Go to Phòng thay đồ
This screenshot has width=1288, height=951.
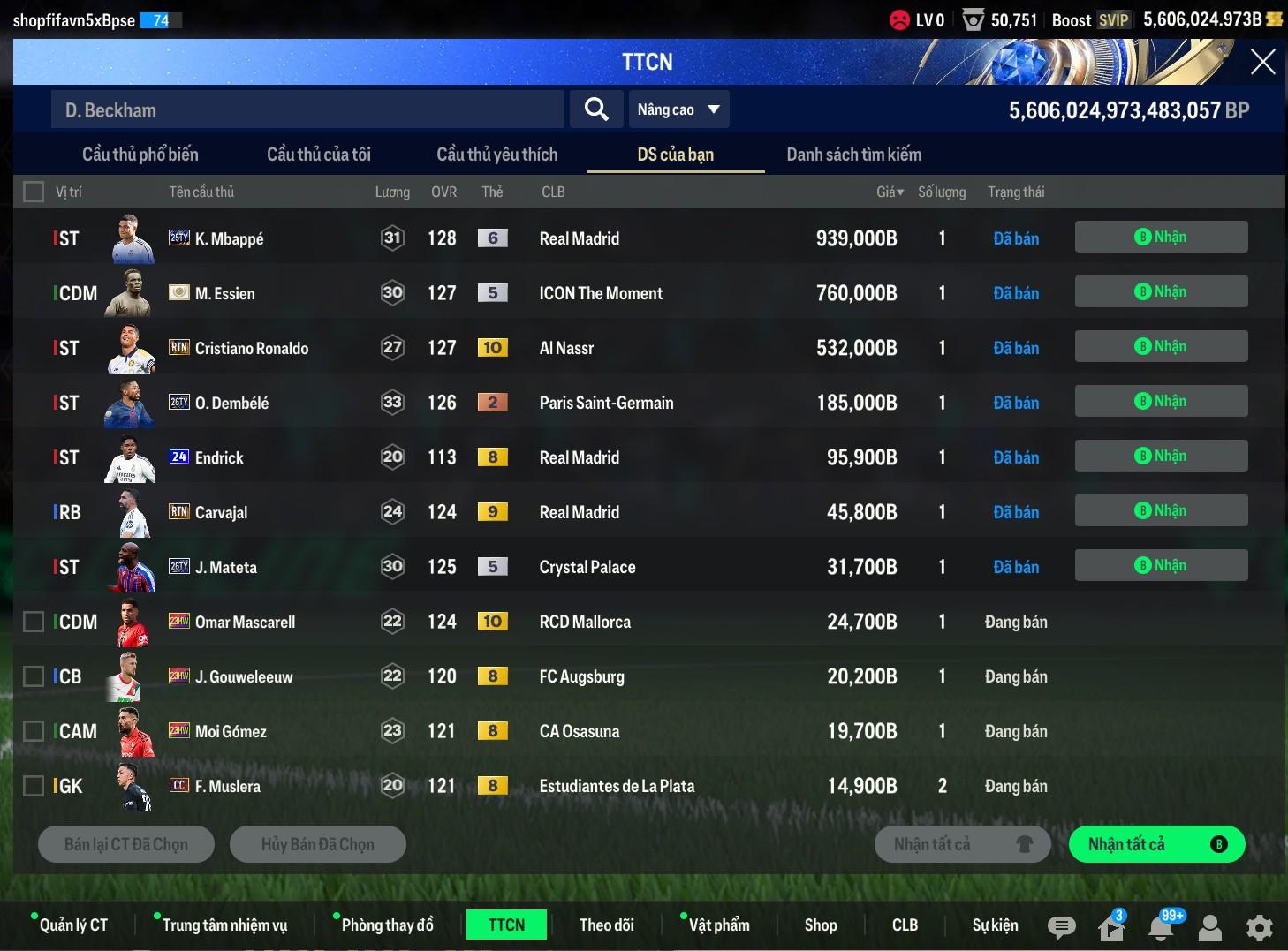click(x=387, y=925)
